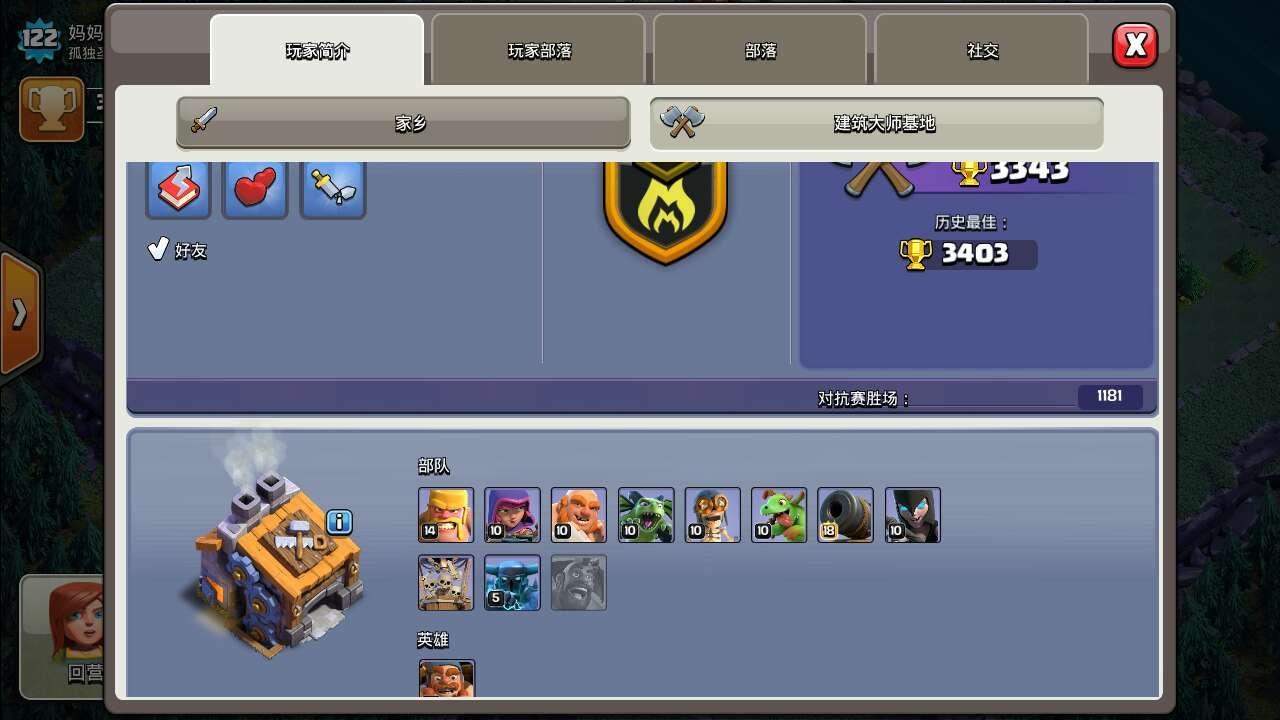The image size is (1280, 720).
Task: Open the Night Witch troop icon
Action: pos(913,515)
